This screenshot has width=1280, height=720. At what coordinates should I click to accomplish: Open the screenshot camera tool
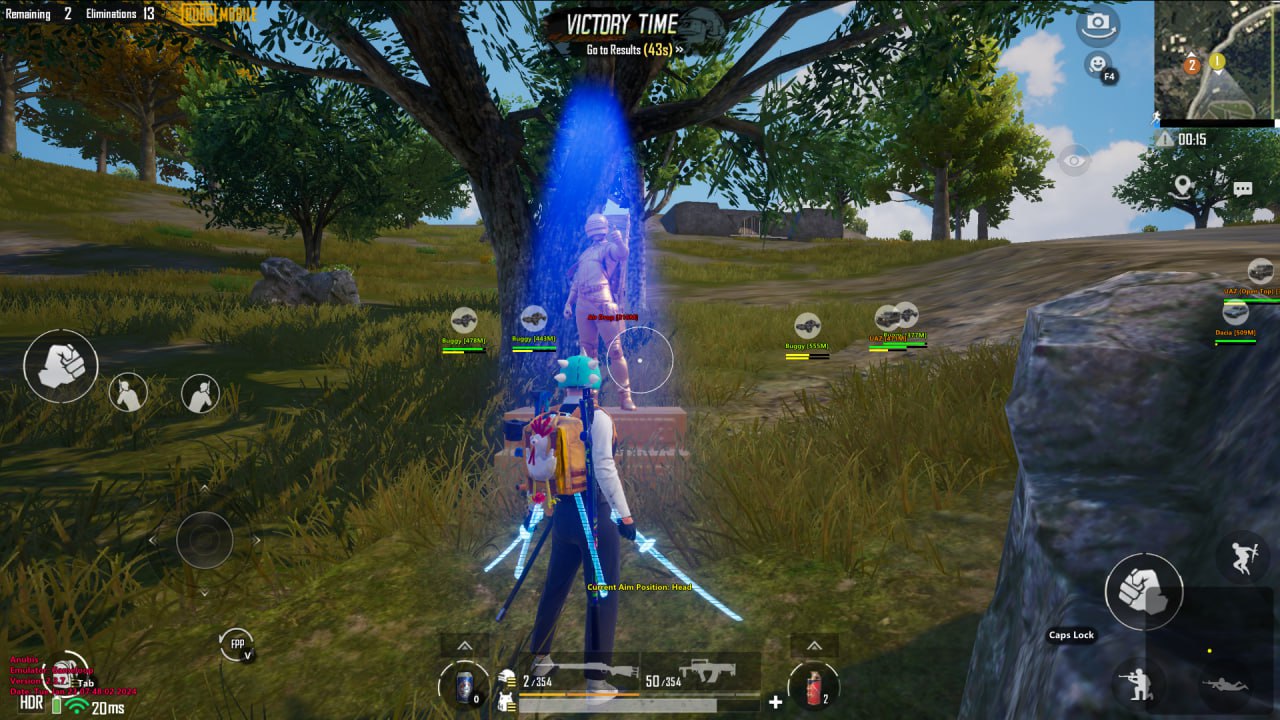(x=1096, y=26)
